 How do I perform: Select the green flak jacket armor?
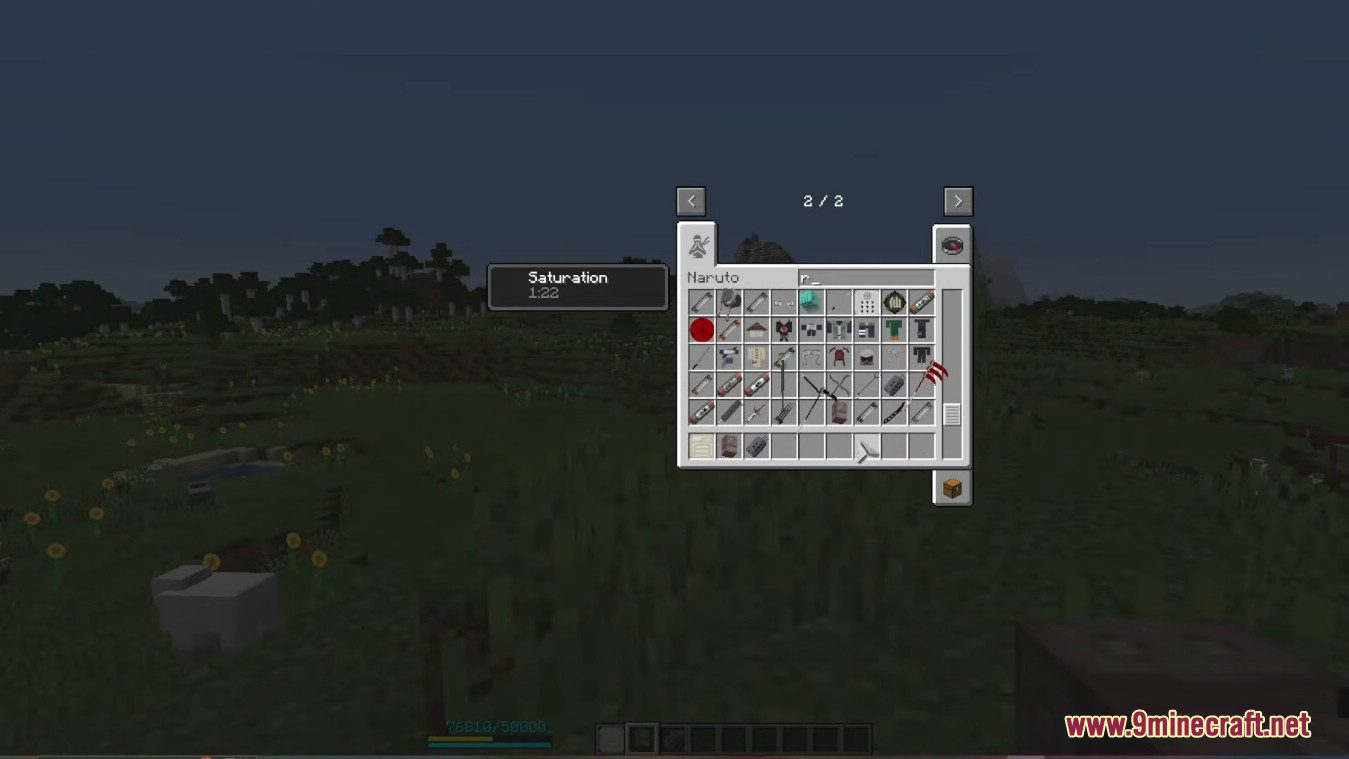pos(893,329)
